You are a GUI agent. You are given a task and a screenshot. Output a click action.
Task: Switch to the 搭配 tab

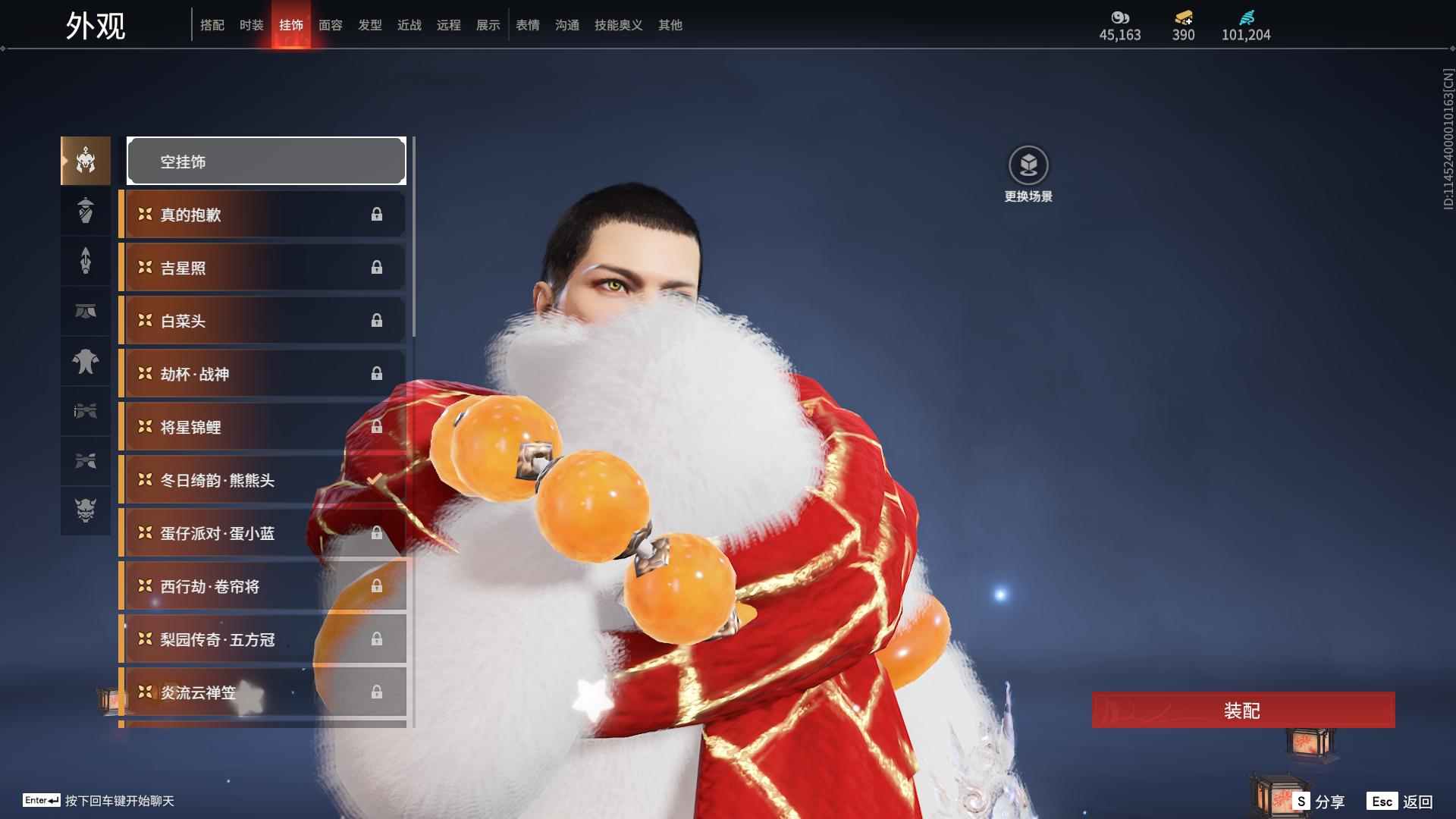point(212,25)
